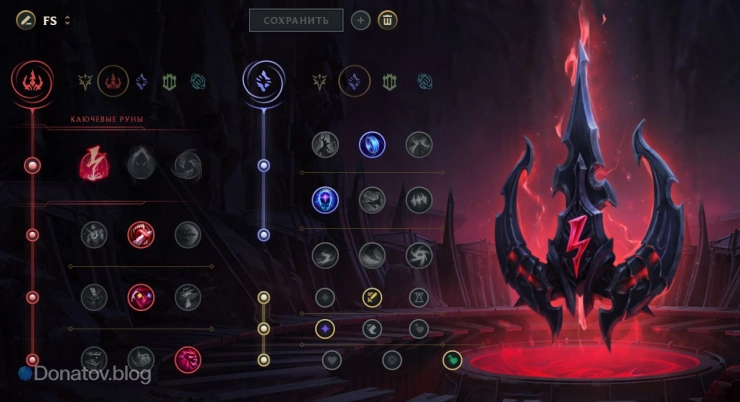This screenshot has height=402, width=740.
Task: Choose the Manaflow Band rune
Action: click(373, 145)
